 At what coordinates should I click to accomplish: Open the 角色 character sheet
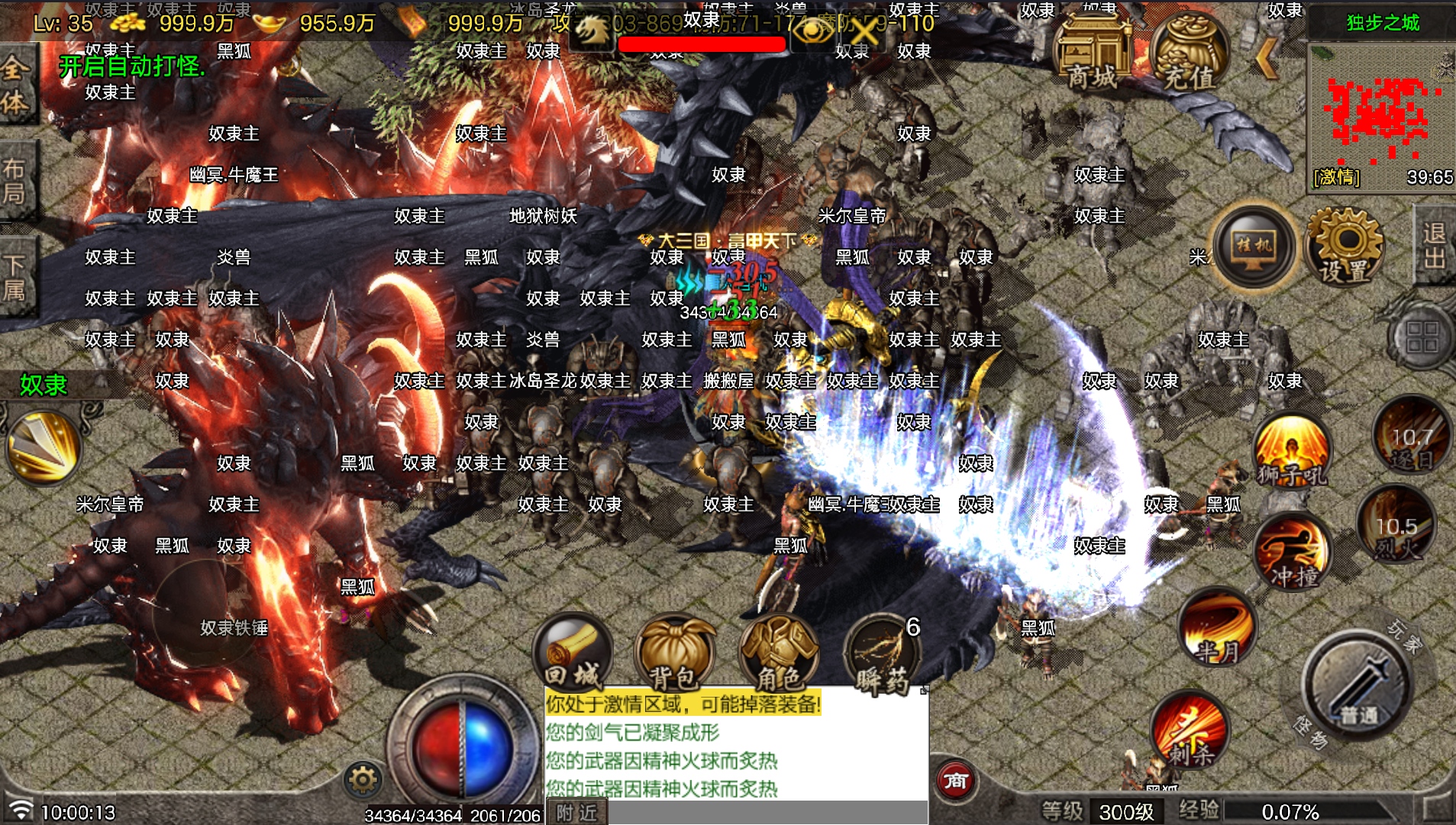point(778,653)
